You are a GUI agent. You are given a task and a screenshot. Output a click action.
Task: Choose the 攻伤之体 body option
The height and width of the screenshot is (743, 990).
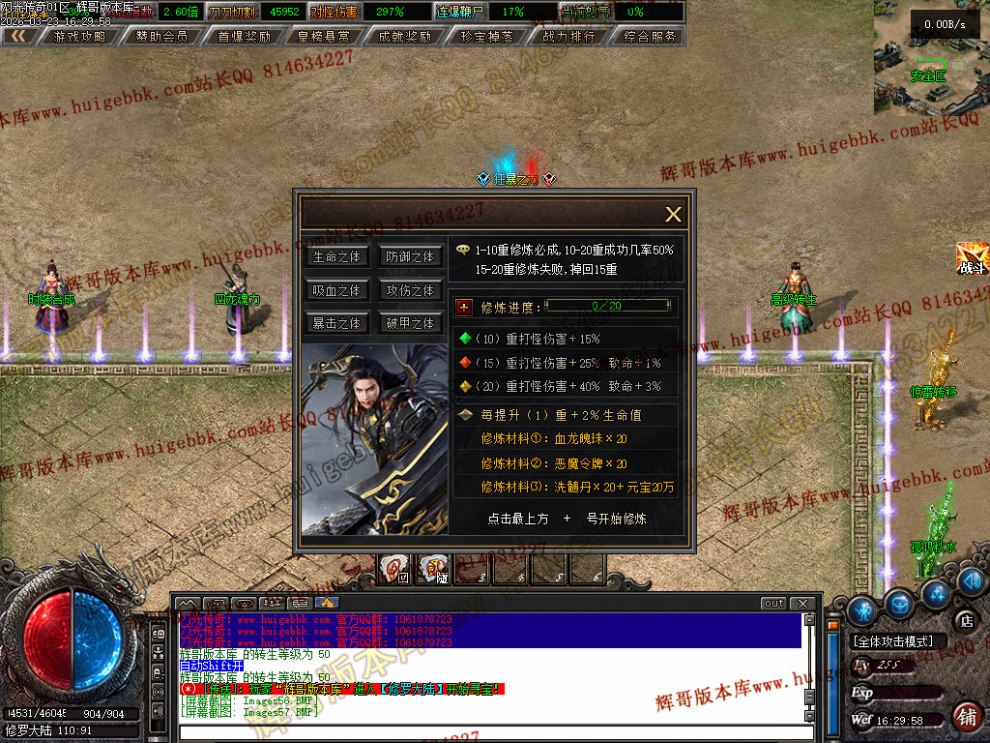coord(410,290)
